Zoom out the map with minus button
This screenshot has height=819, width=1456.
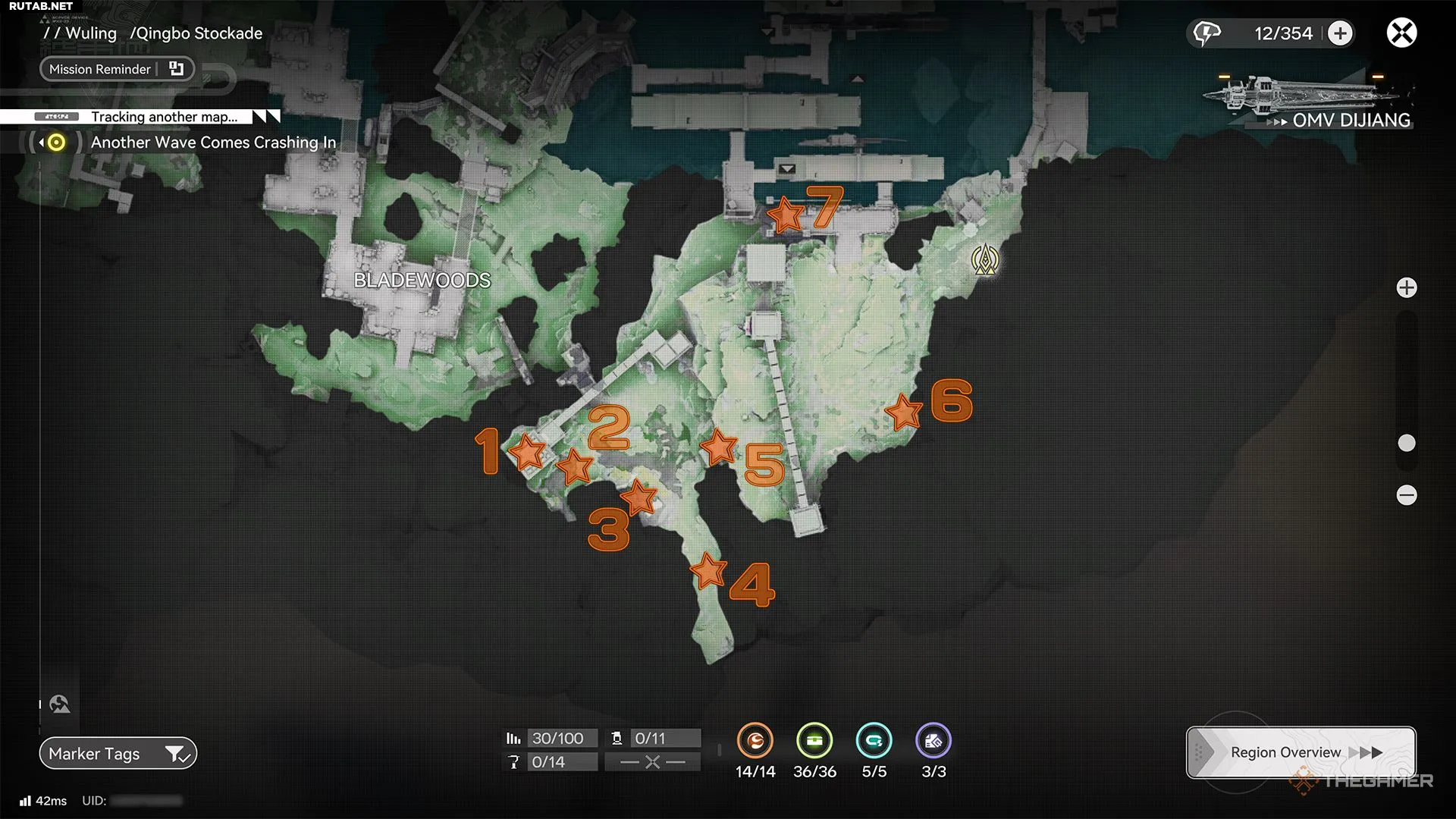1407,495
